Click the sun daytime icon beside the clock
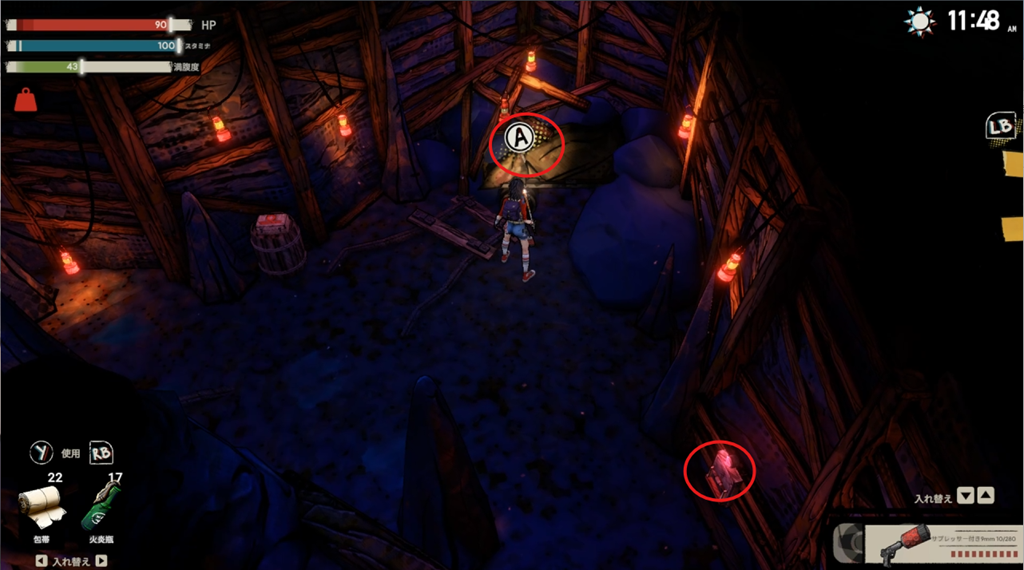The height and width of the screenshot is (570, 1024). pyautogui.click(x=918, y=21)
